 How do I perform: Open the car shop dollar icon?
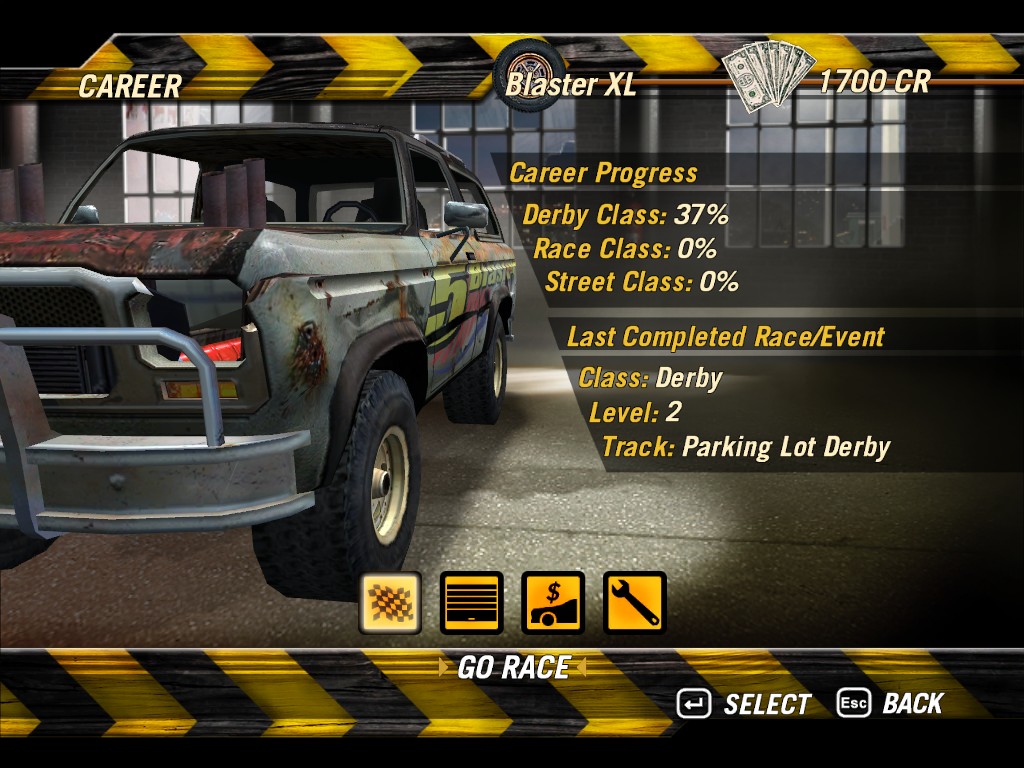pyautogui.click(x=553, y=602)
